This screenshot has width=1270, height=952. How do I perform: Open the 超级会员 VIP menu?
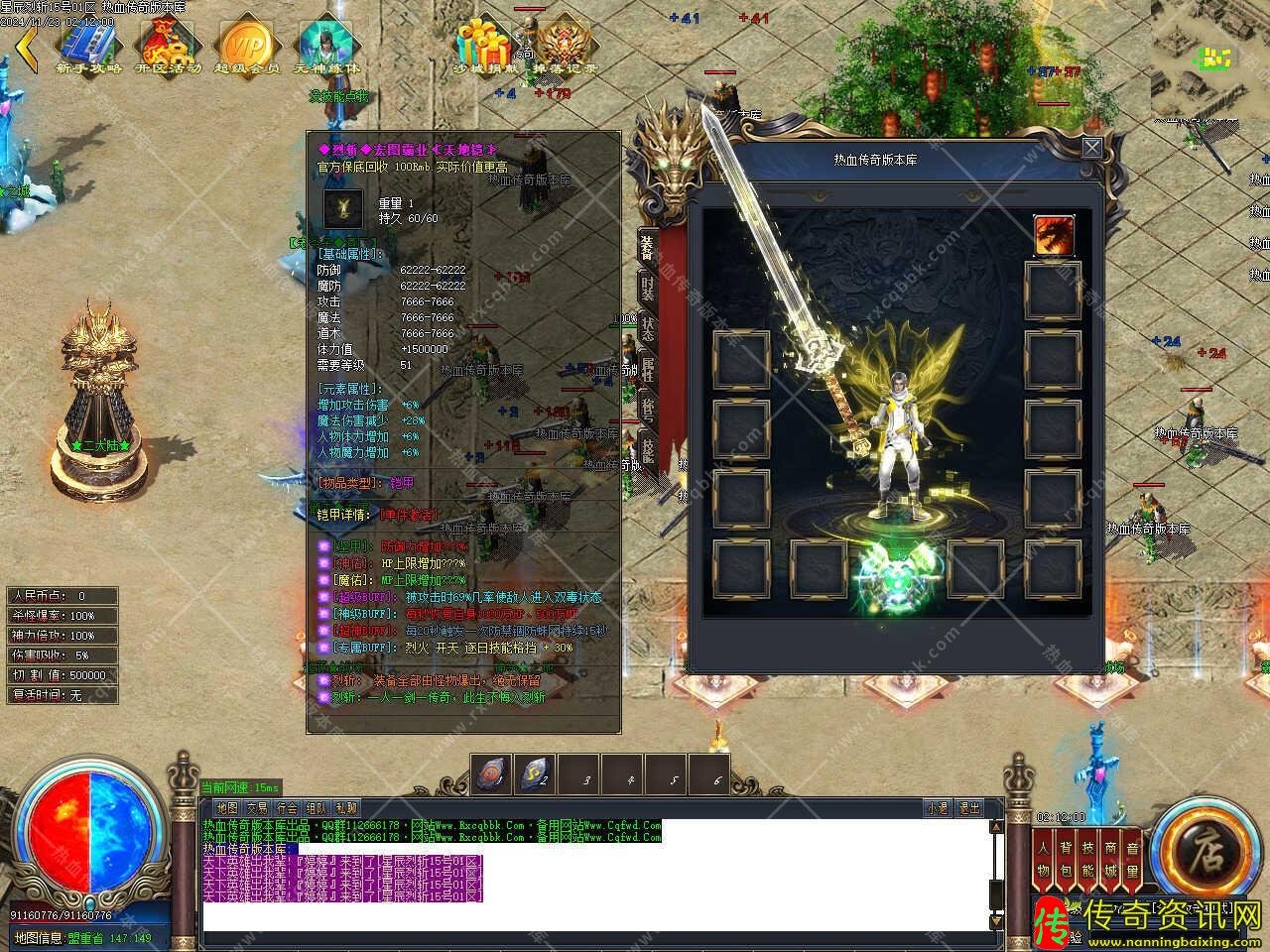[246, 45]
